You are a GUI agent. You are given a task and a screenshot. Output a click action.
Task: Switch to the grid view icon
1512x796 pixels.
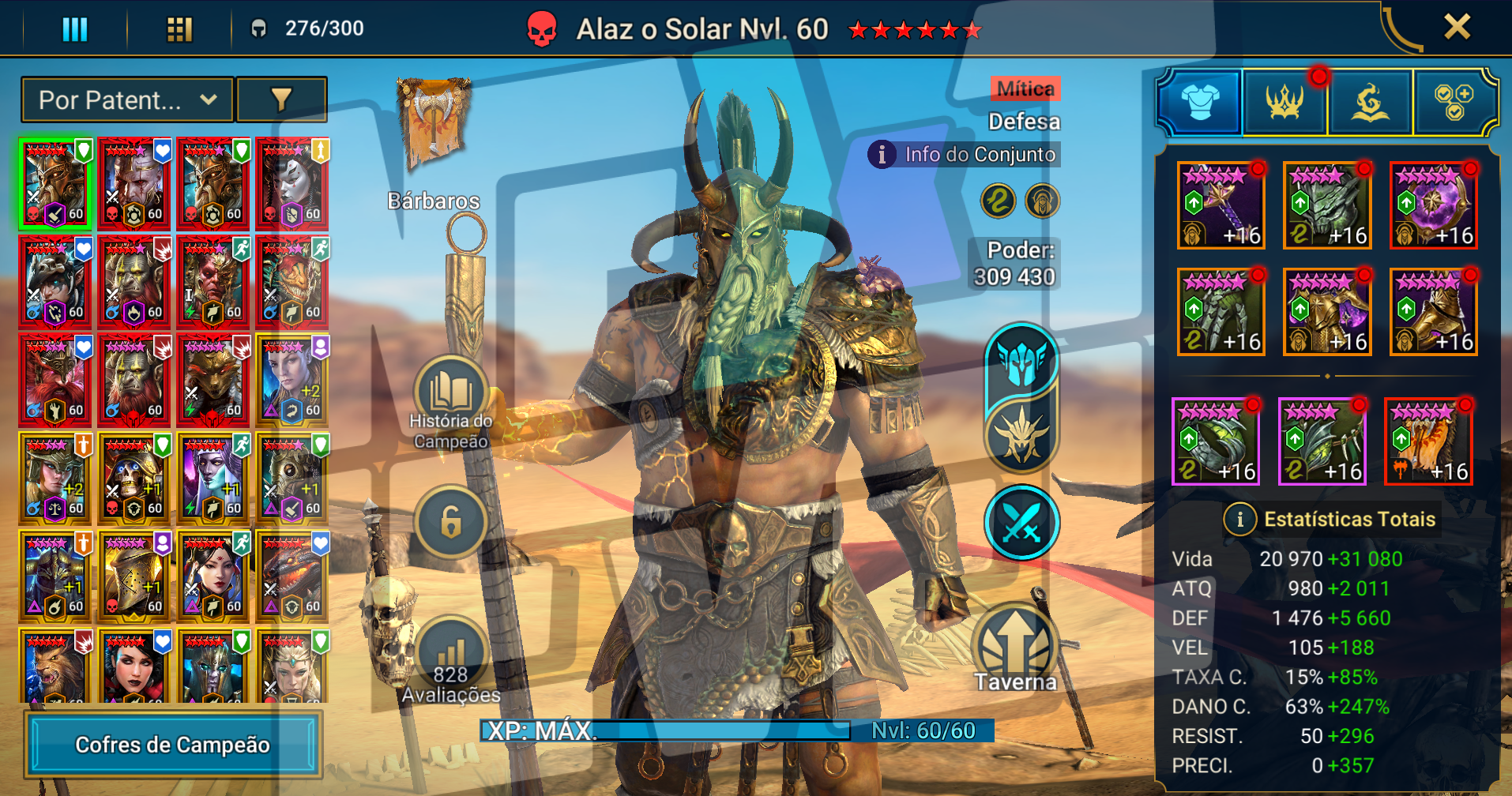[x=179, y=29]
